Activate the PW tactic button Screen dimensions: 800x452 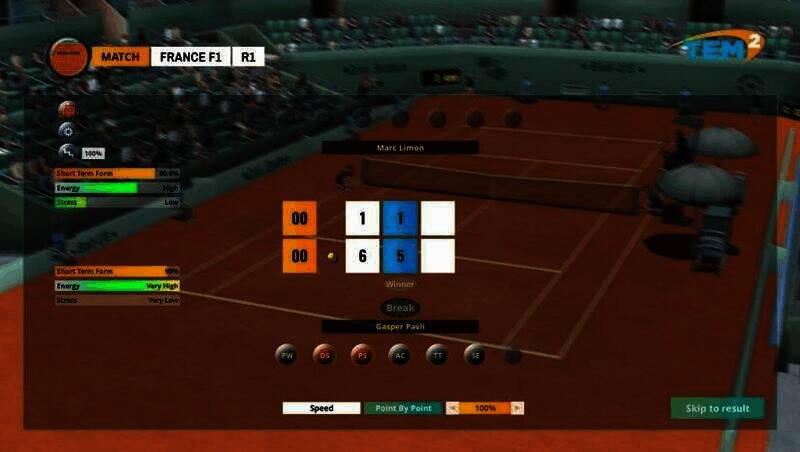[287, 354]
